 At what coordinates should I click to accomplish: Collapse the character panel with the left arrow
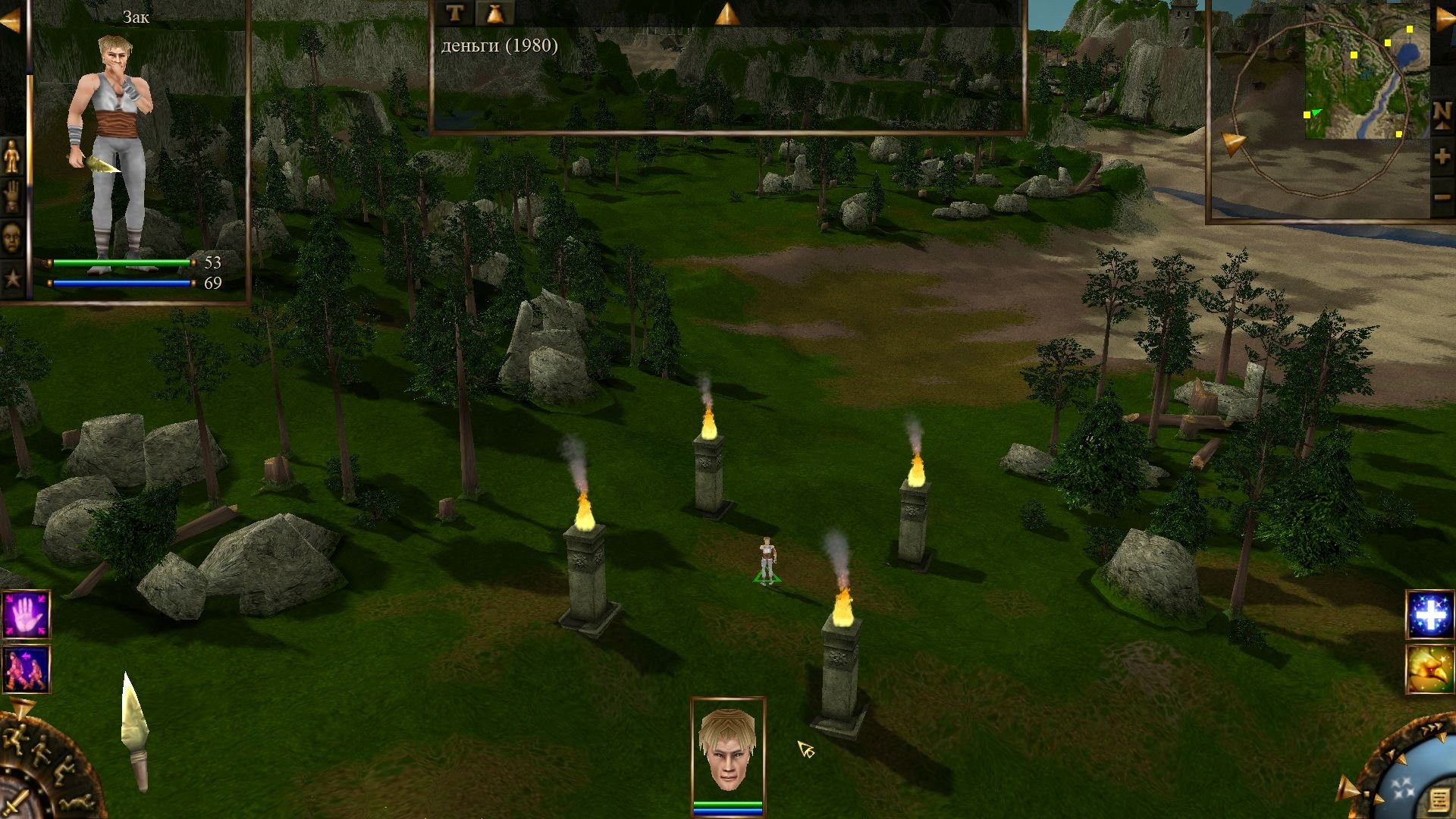click(x=11, y=21)
